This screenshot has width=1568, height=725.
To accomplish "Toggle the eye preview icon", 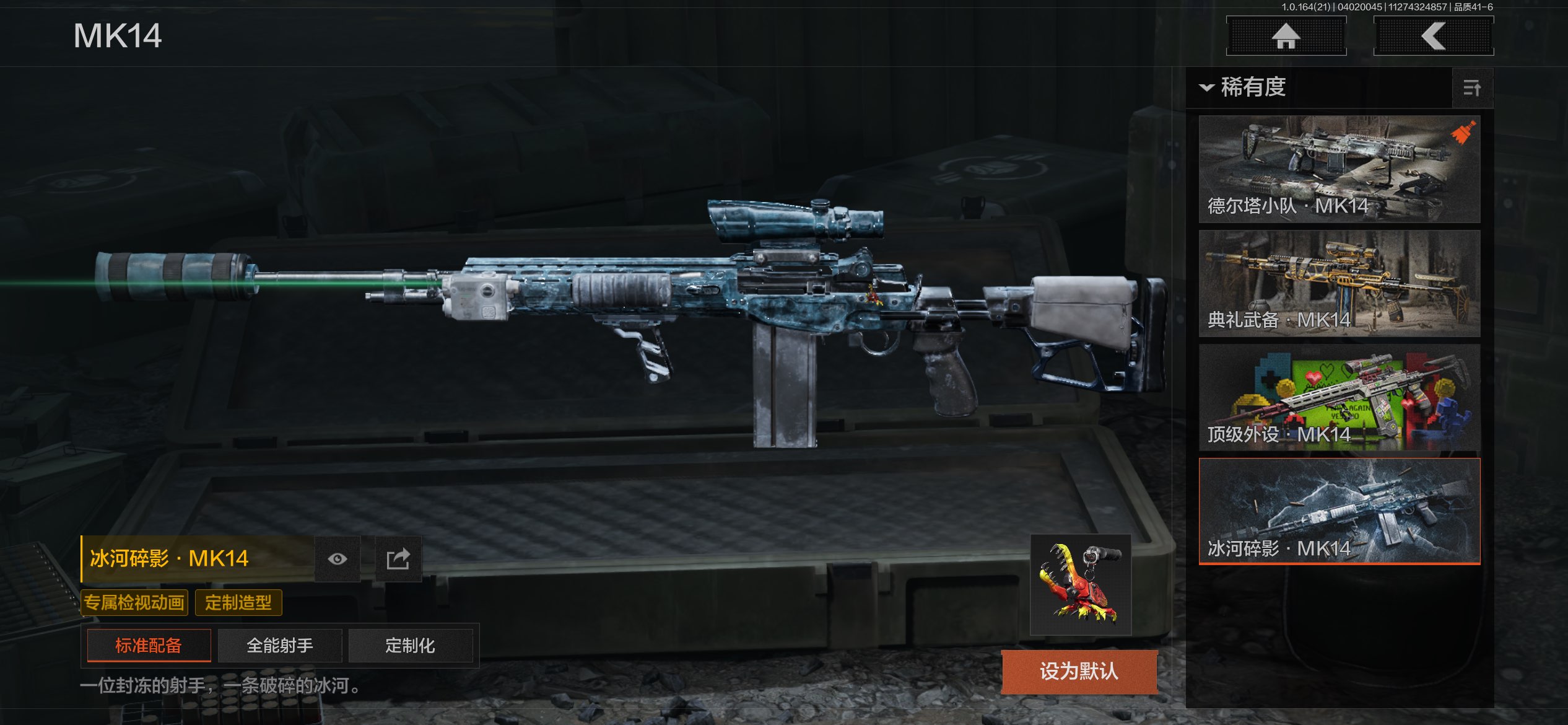I will (338, 559).
